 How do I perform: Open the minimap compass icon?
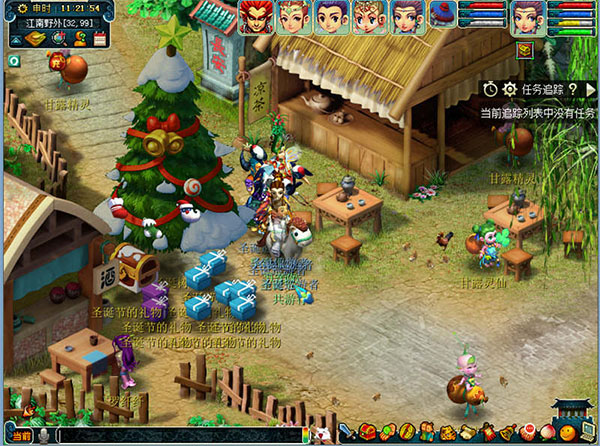click(x=57, y=38)
